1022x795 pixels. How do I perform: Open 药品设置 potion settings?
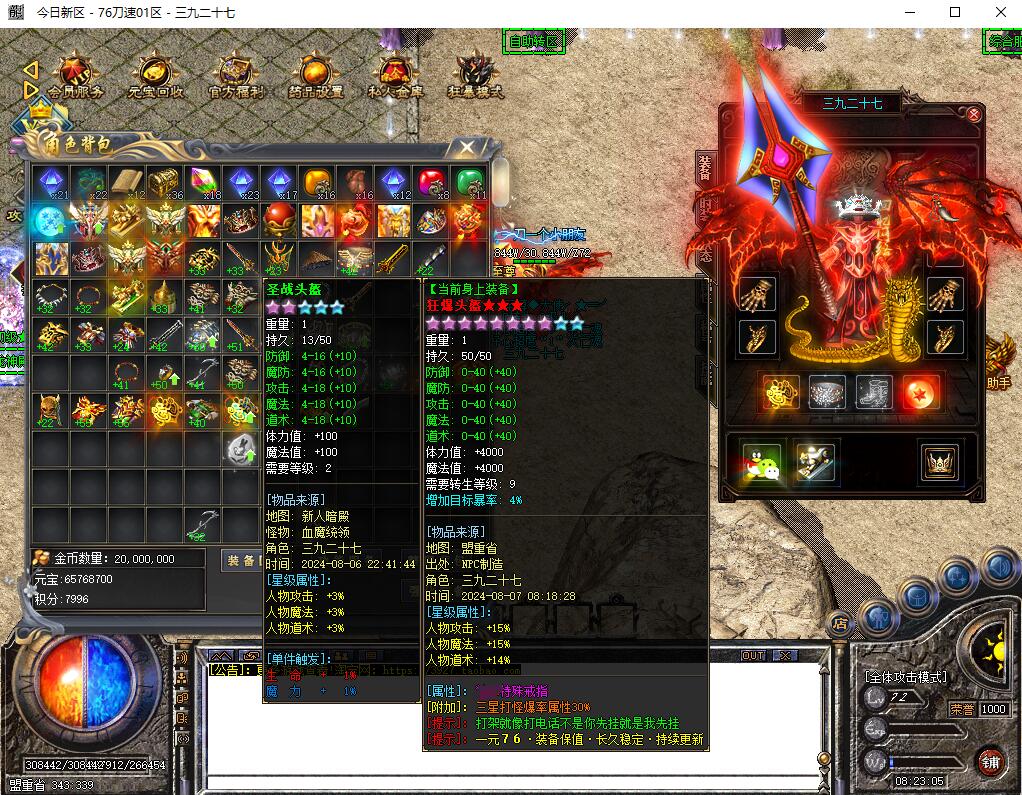(316, 77)
